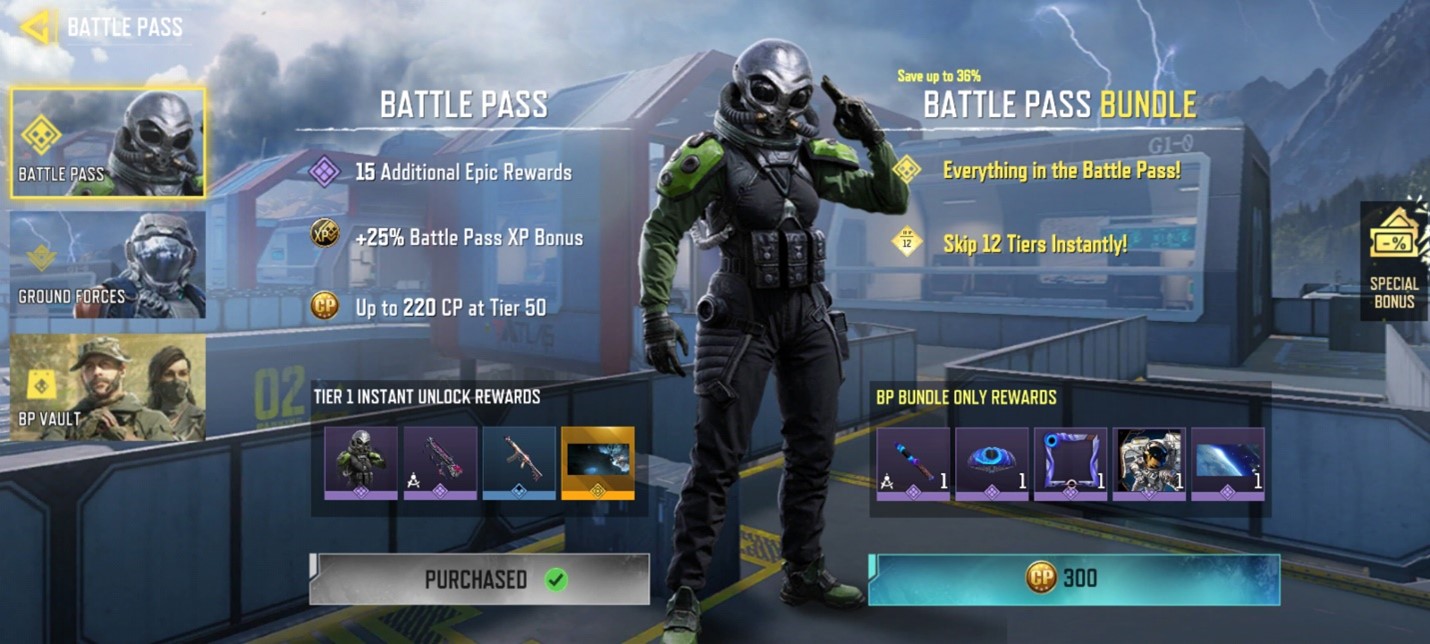The image size is (1430, 644).
Task: Select the gold-framed calling card reward
Action: (x=598, y=462)
